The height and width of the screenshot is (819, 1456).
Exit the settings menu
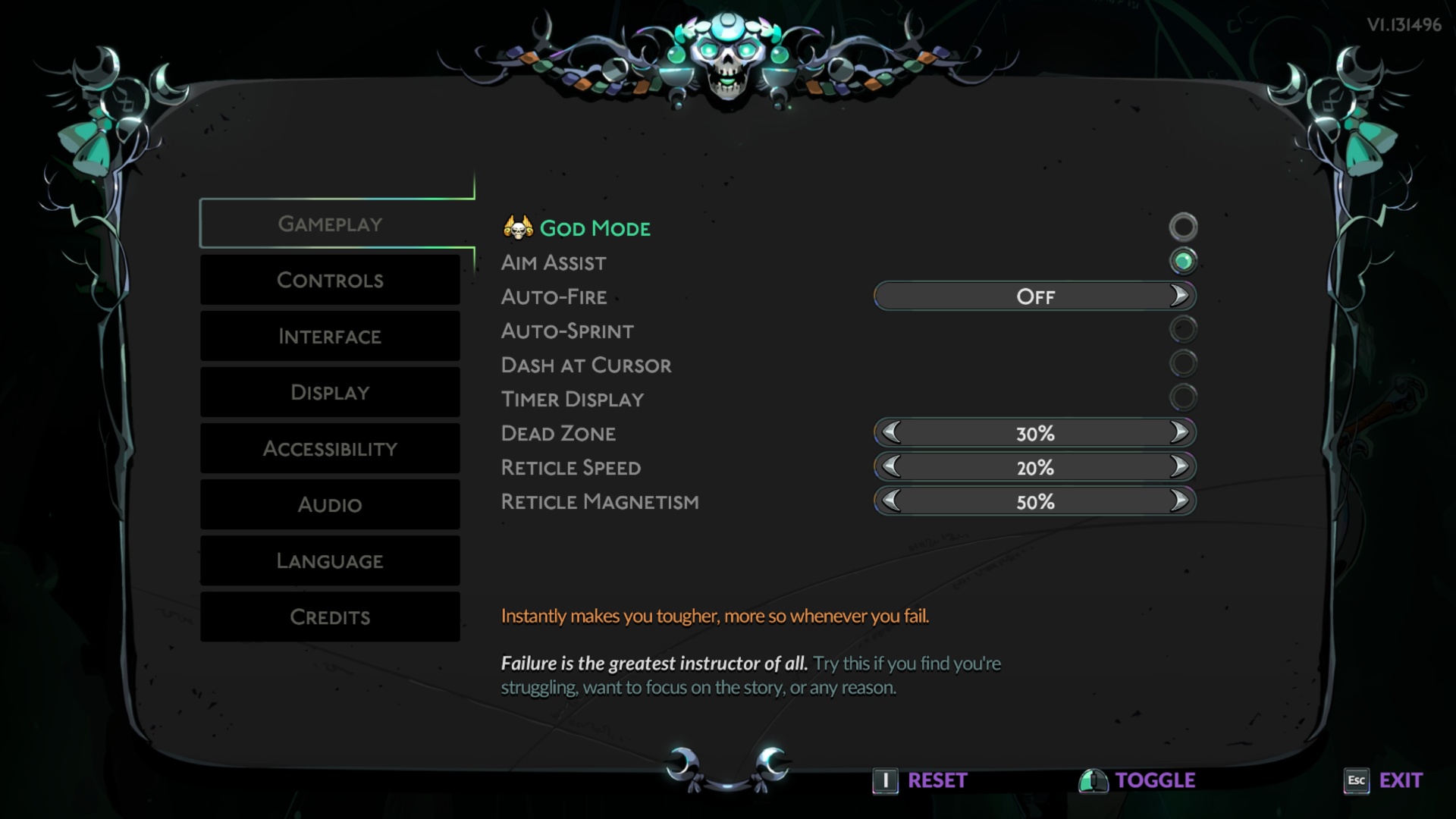click(1383, 780)
